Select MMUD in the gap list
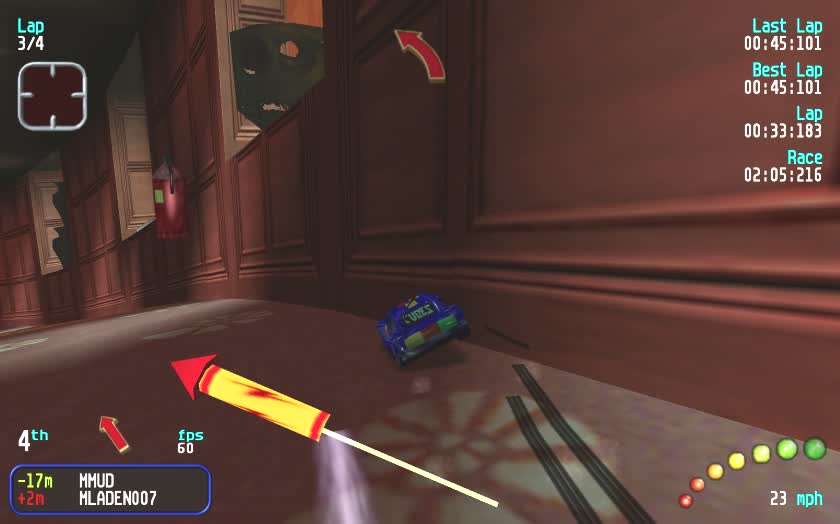This screenshot has height=524, width=840. click(x=96, y=480)
